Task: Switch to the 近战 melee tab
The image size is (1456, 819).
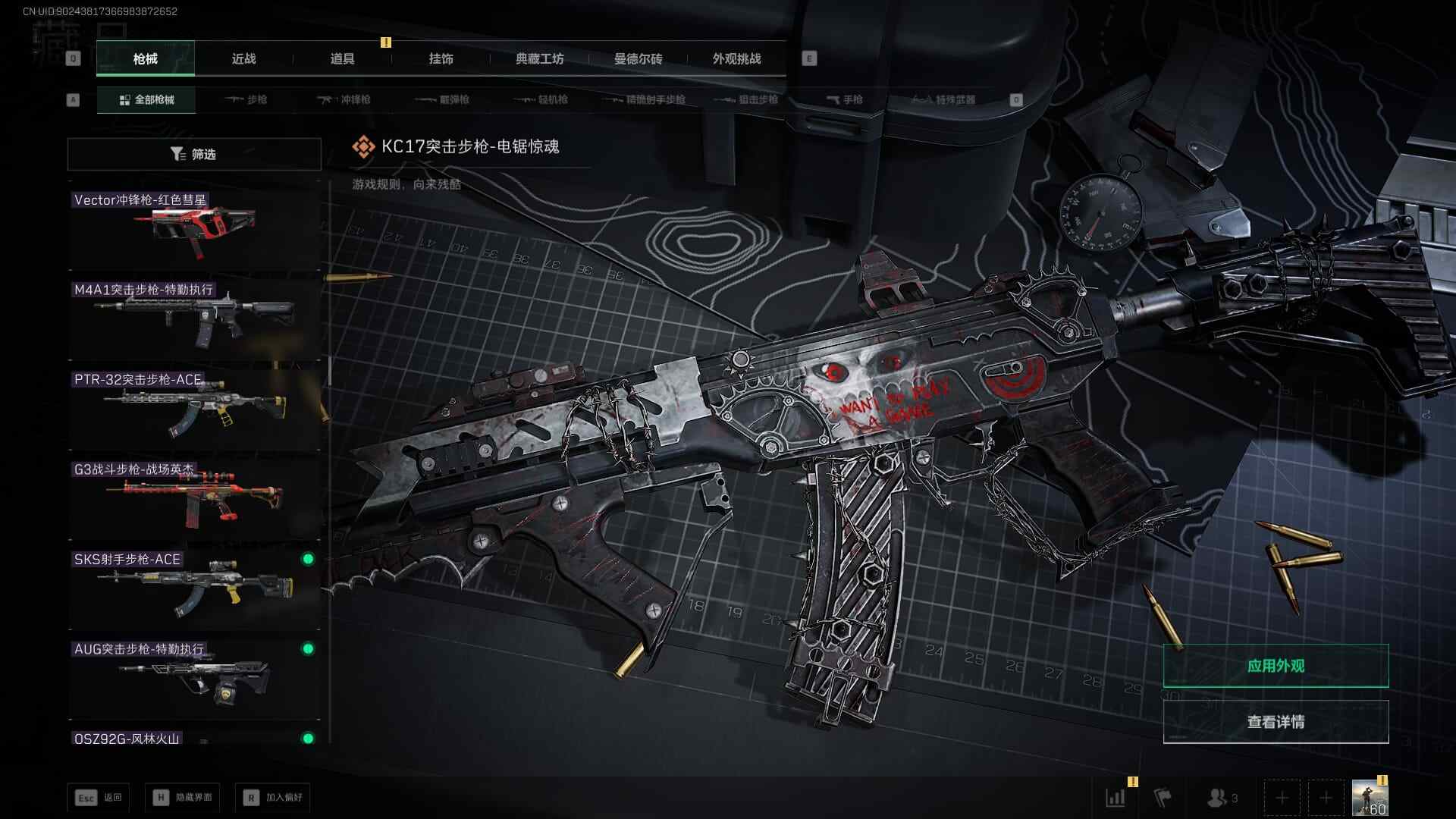Action: (243, 58)
